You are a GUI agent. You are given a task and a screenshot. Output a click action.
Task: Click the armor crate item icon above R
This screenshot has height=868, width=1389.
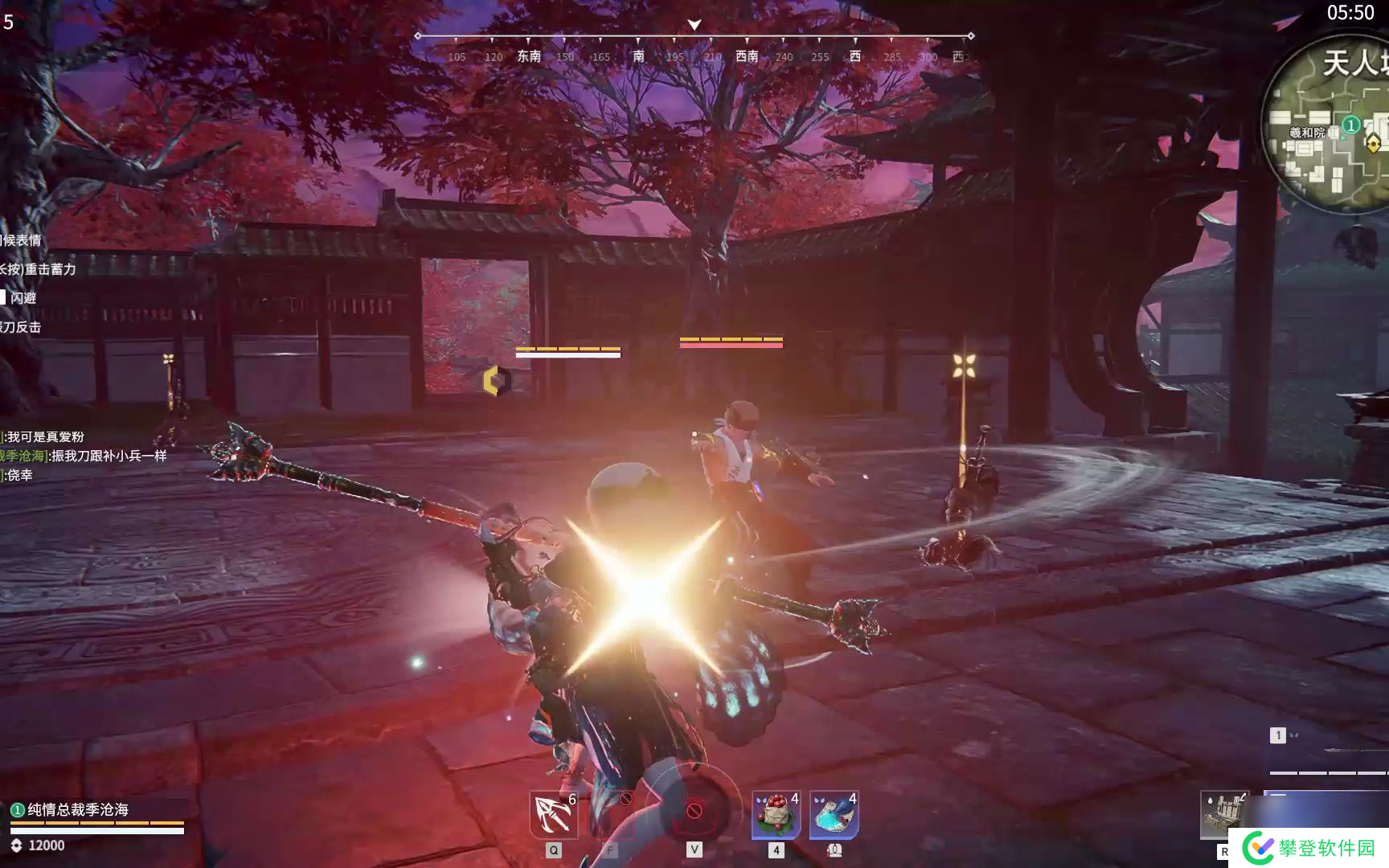coord(1225,812)
